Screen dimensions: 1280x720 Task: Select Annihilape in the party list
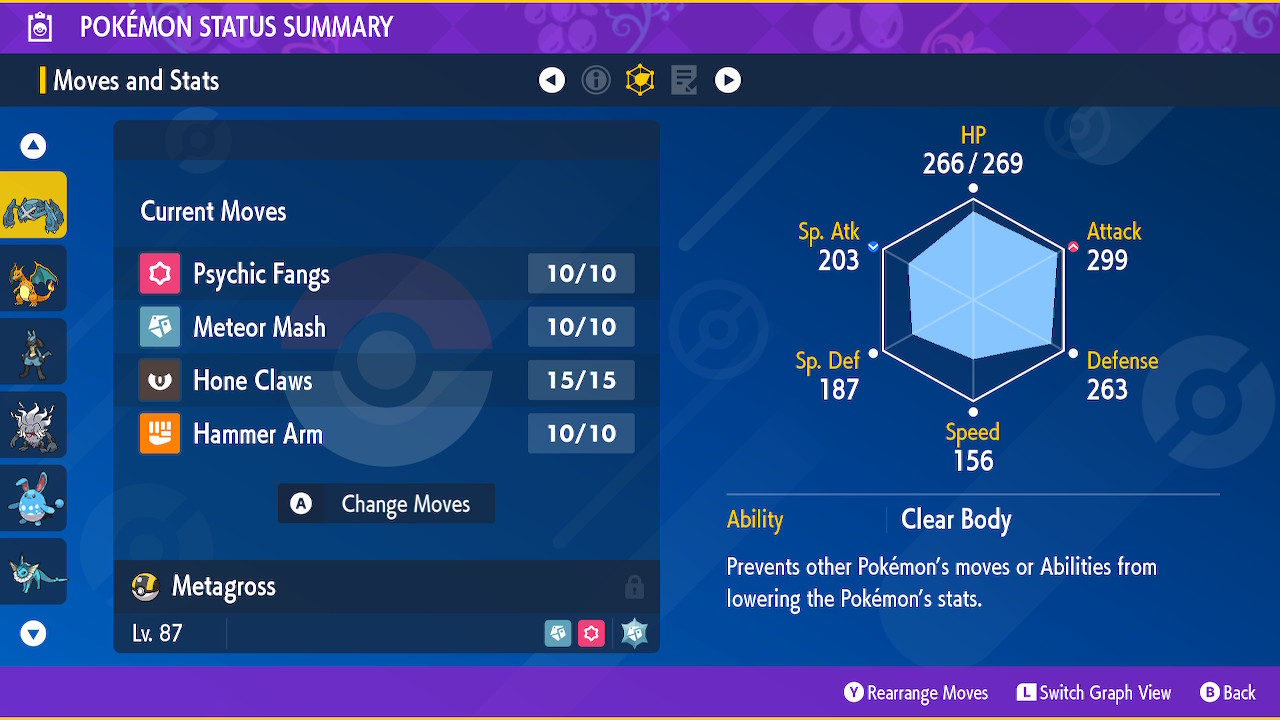point(34,425)
